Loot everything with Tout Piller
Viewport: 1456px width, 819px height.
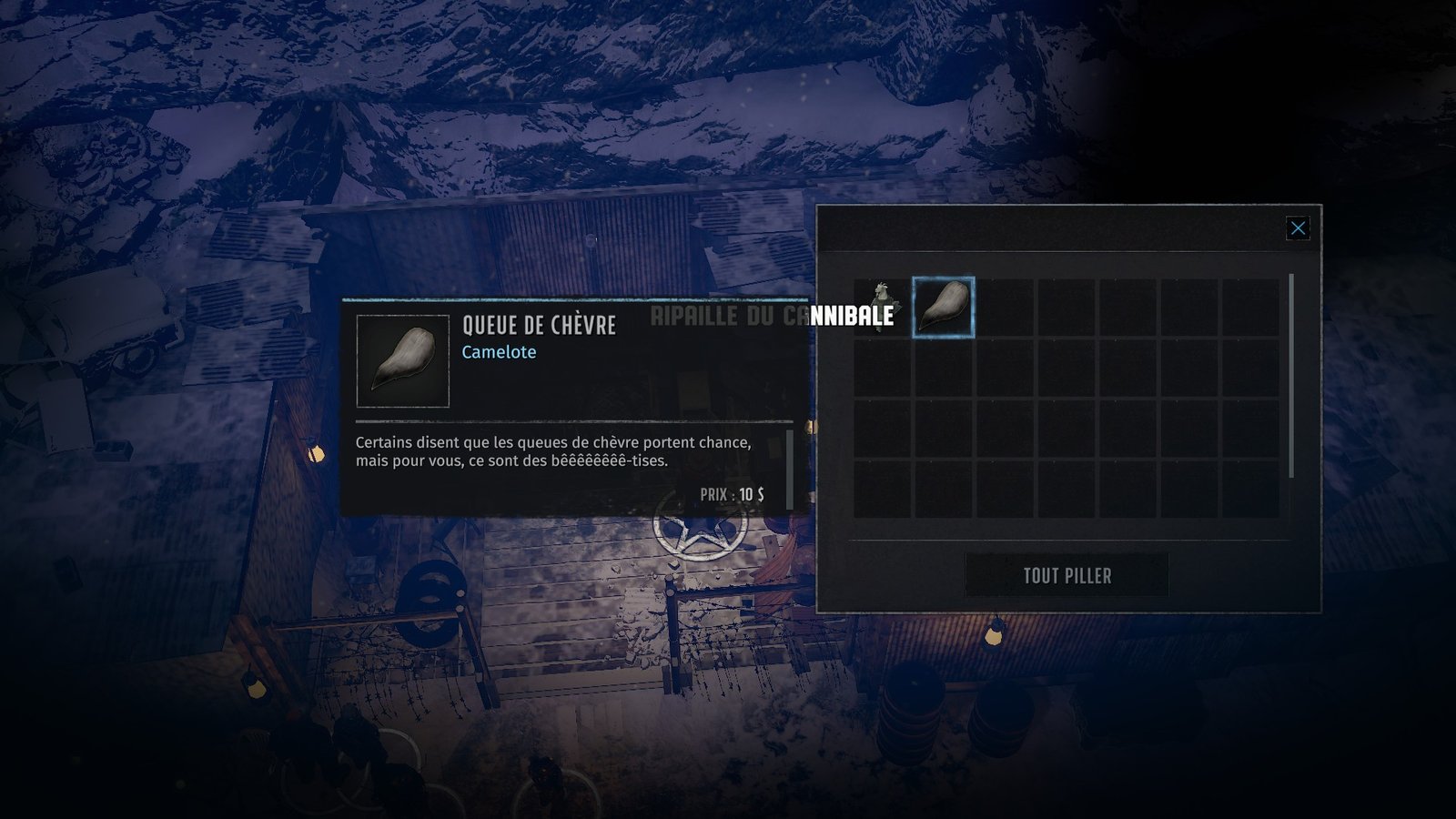1067,575
